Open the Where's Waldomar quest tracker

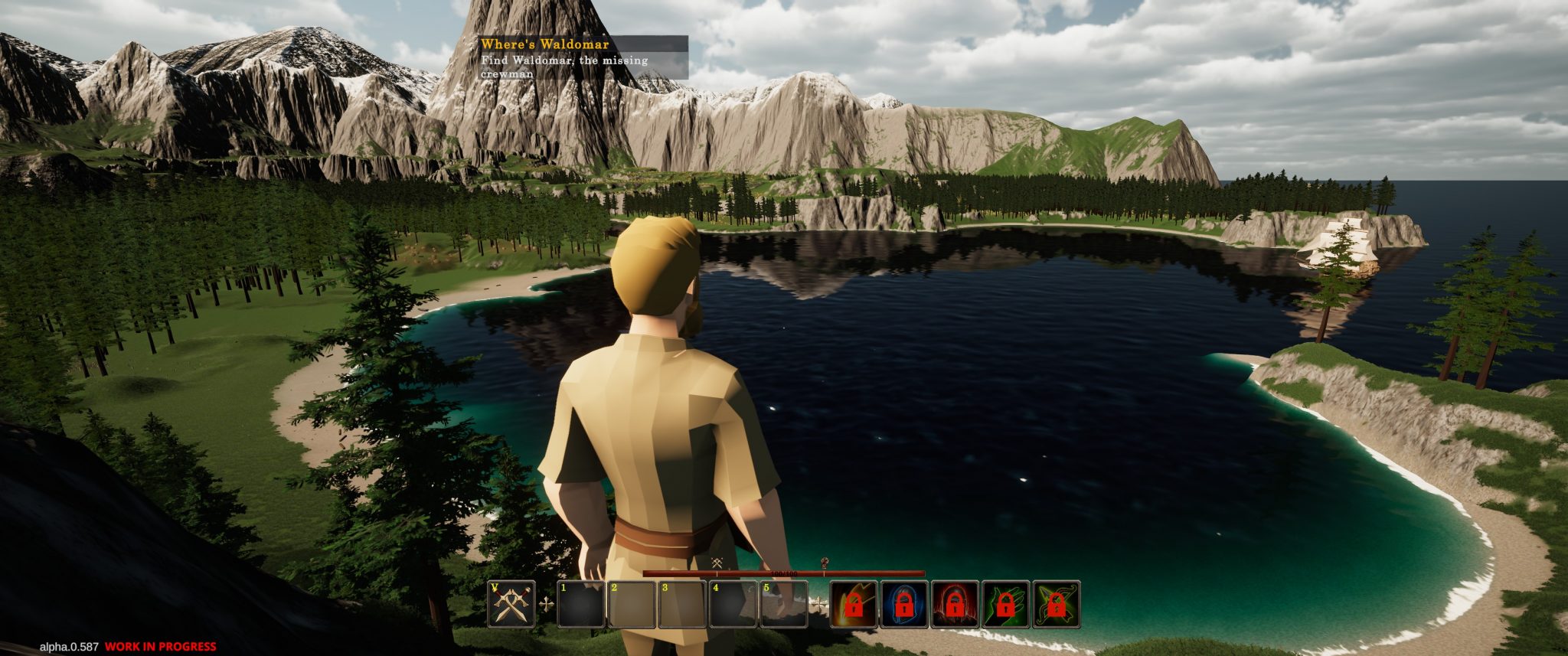pos(583,57)
